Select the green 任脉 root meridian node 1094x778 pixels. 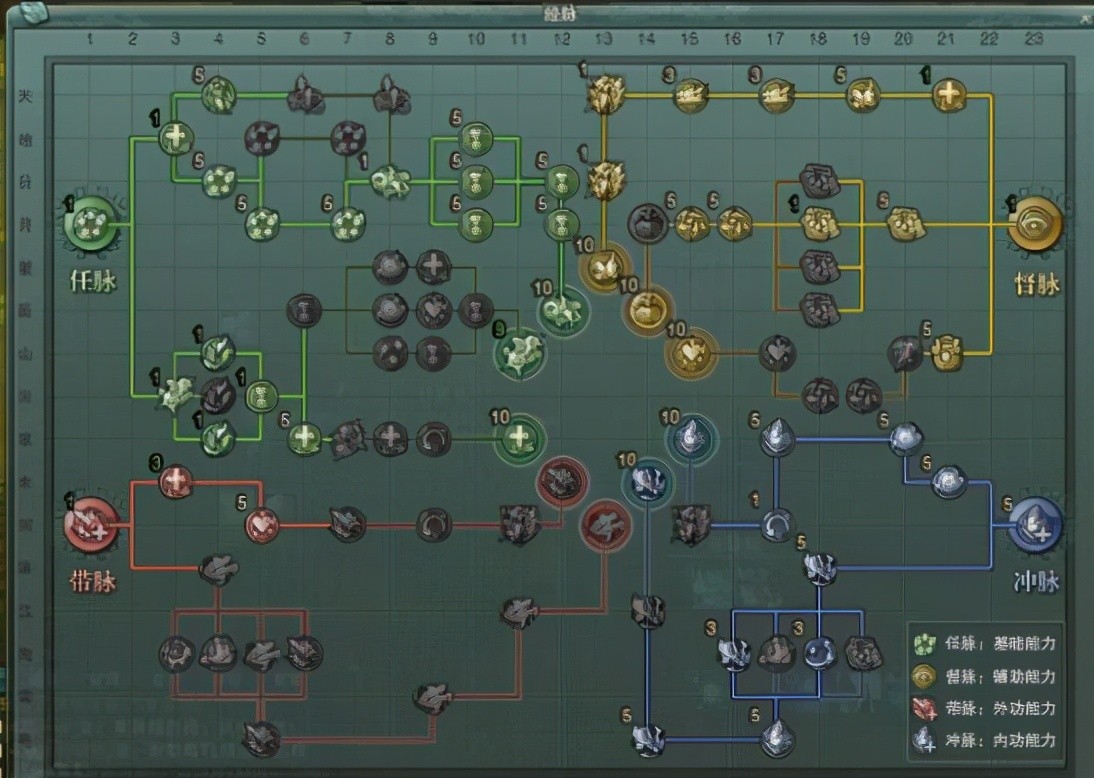pos(92,225)
